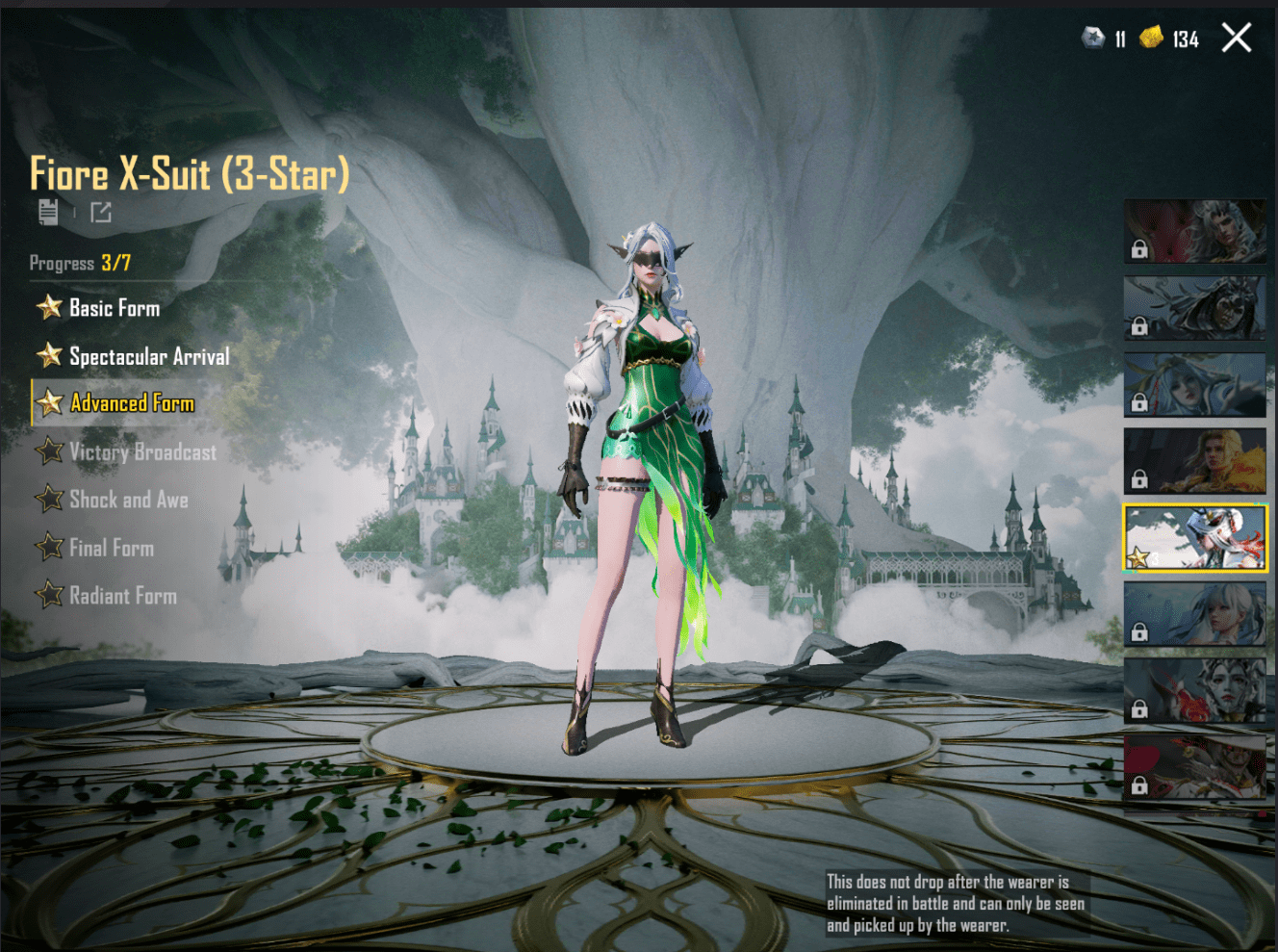Select the highlighted Advanced Form entry
1278x952 pixels.
[x=132, y=403]
